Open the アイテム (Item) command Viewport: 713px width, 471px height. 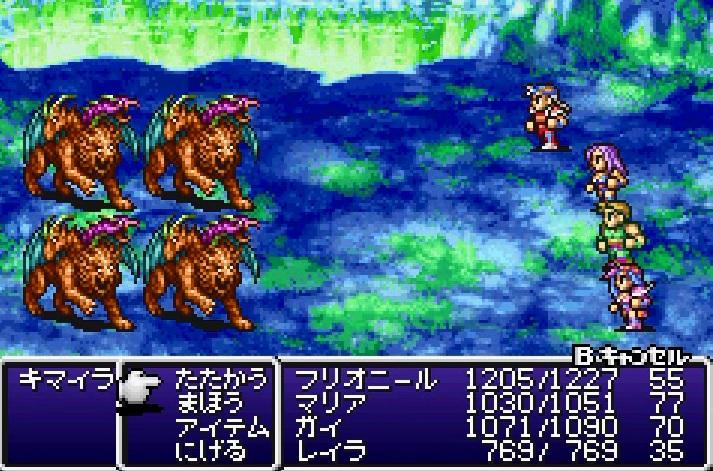click(221, 427)
